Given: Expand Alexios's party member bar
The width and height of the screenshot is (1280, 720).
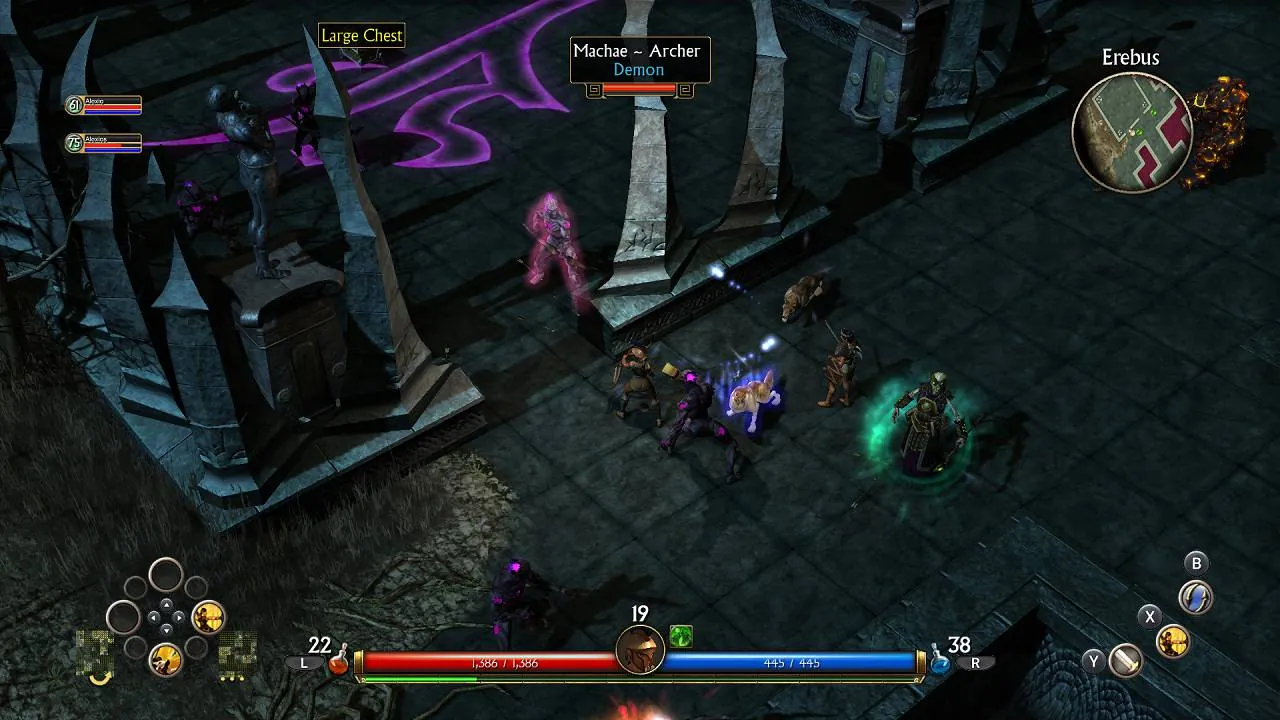Looking at the screenshot, I should click(x=103, y=143).
